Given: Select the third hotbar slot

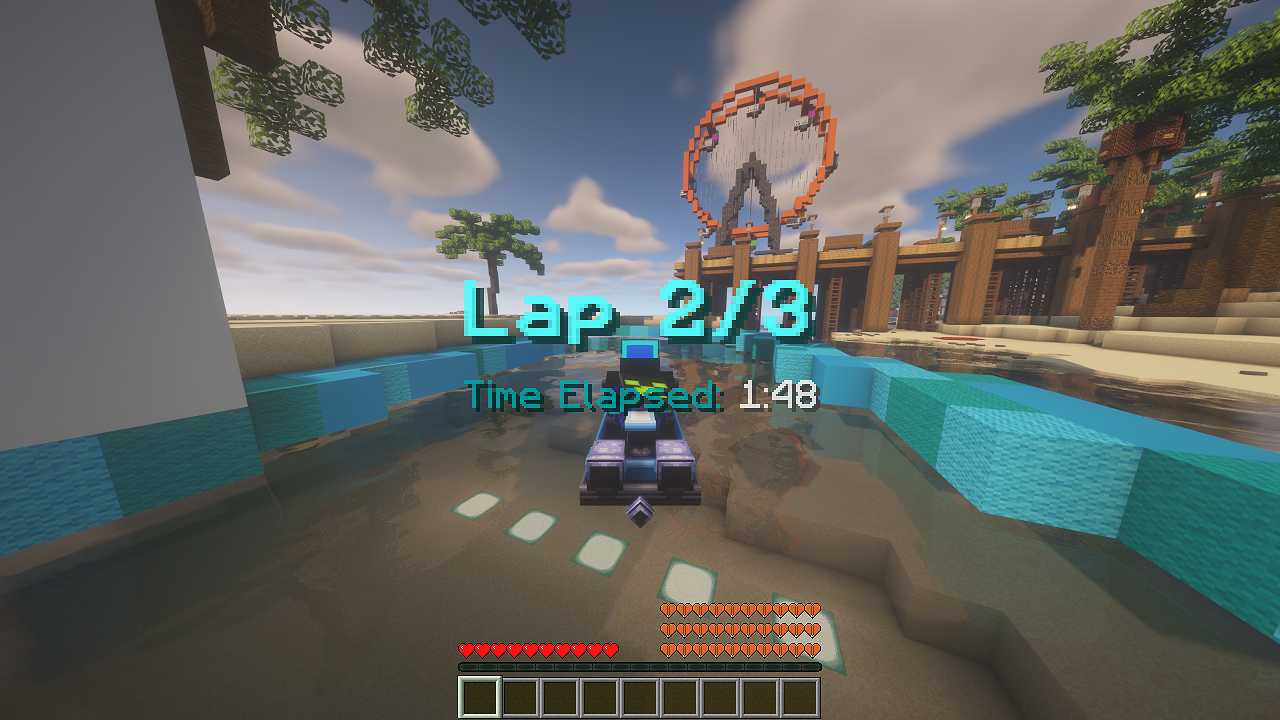Looking at the screenshot, I should click(558, 695).
